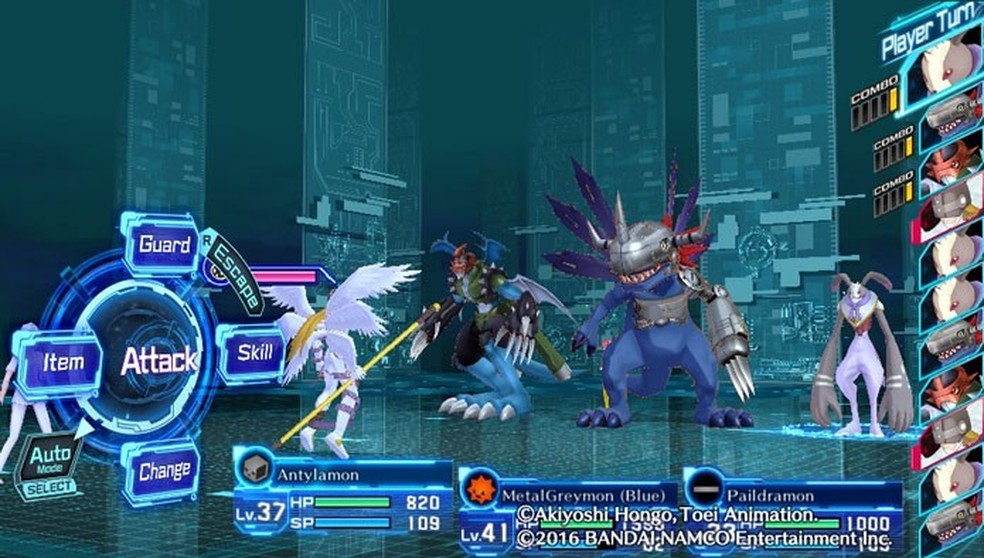Screen dimensions: 984x558
Task: Open the Skill menu
Action: pos(254,354)
